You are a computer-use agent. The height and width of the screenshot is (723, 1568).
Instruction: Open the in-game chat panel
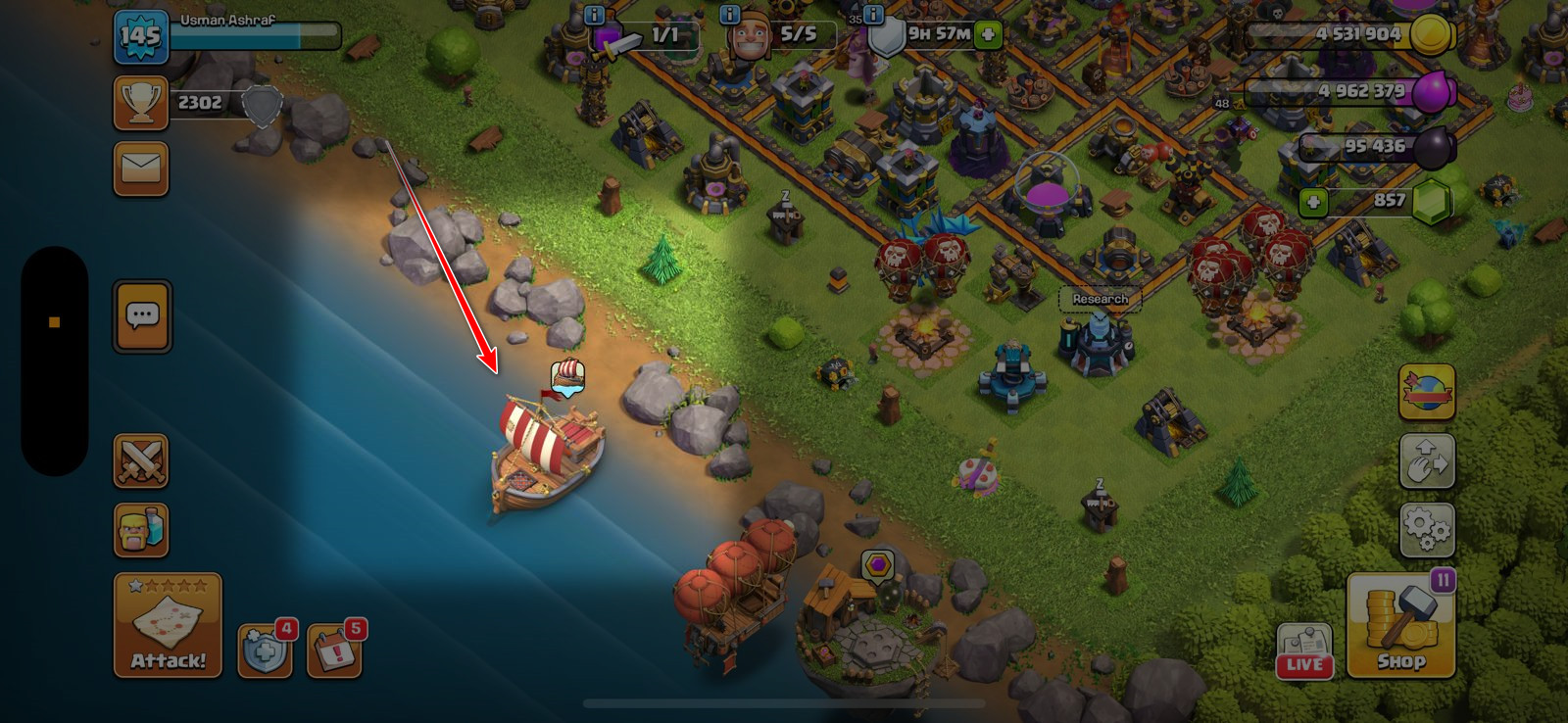point(140,316)
